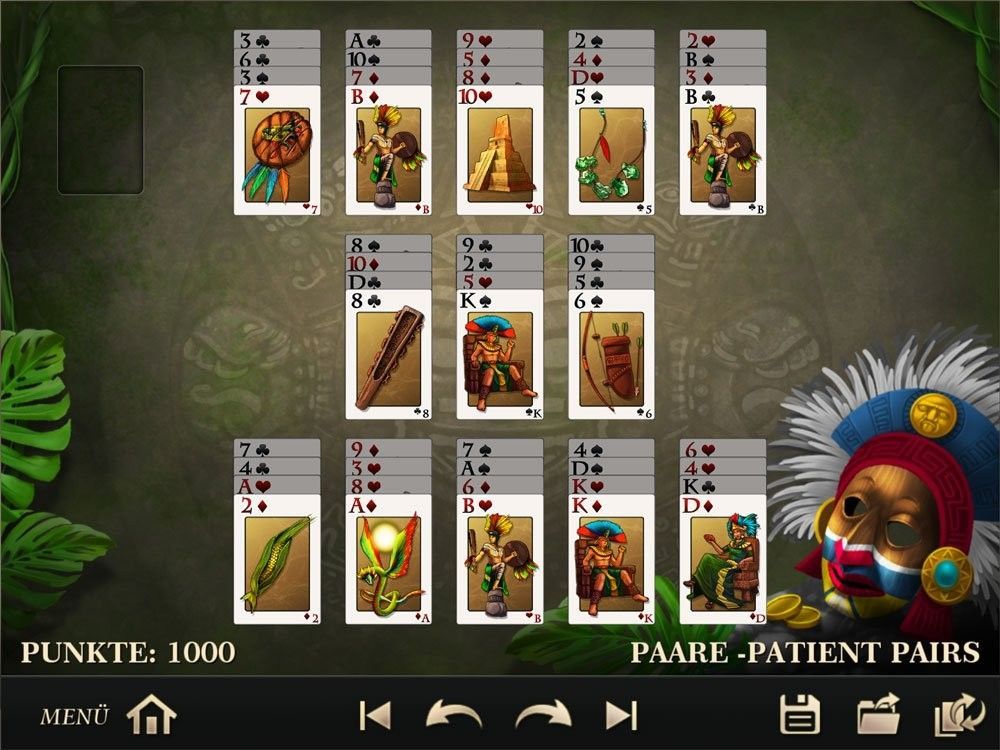Skip forward to the last move

click(621, 715)
